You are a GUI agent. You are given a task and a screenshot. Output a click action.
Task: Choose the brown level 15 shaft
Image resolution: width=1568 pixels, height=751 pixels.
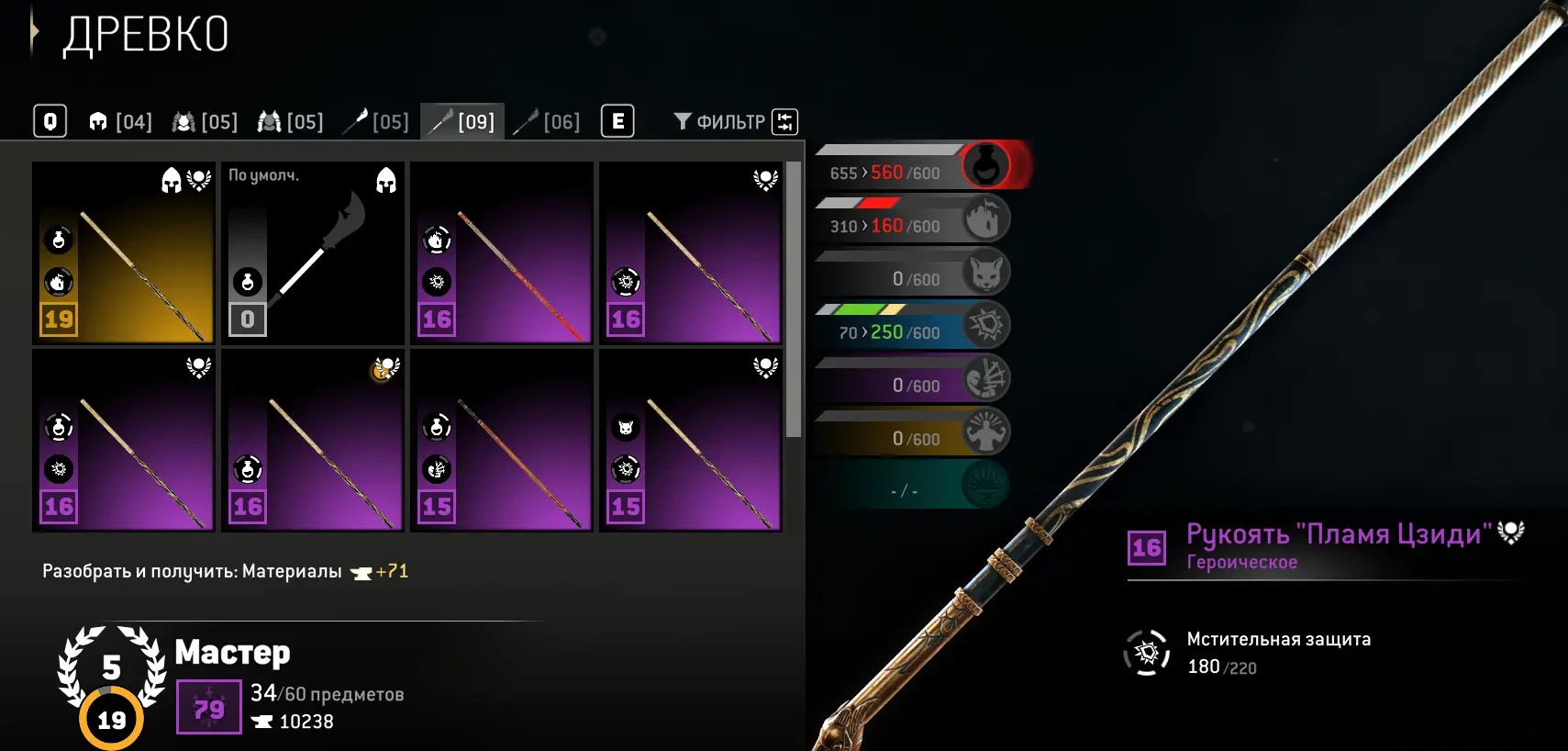click(502, 441)
